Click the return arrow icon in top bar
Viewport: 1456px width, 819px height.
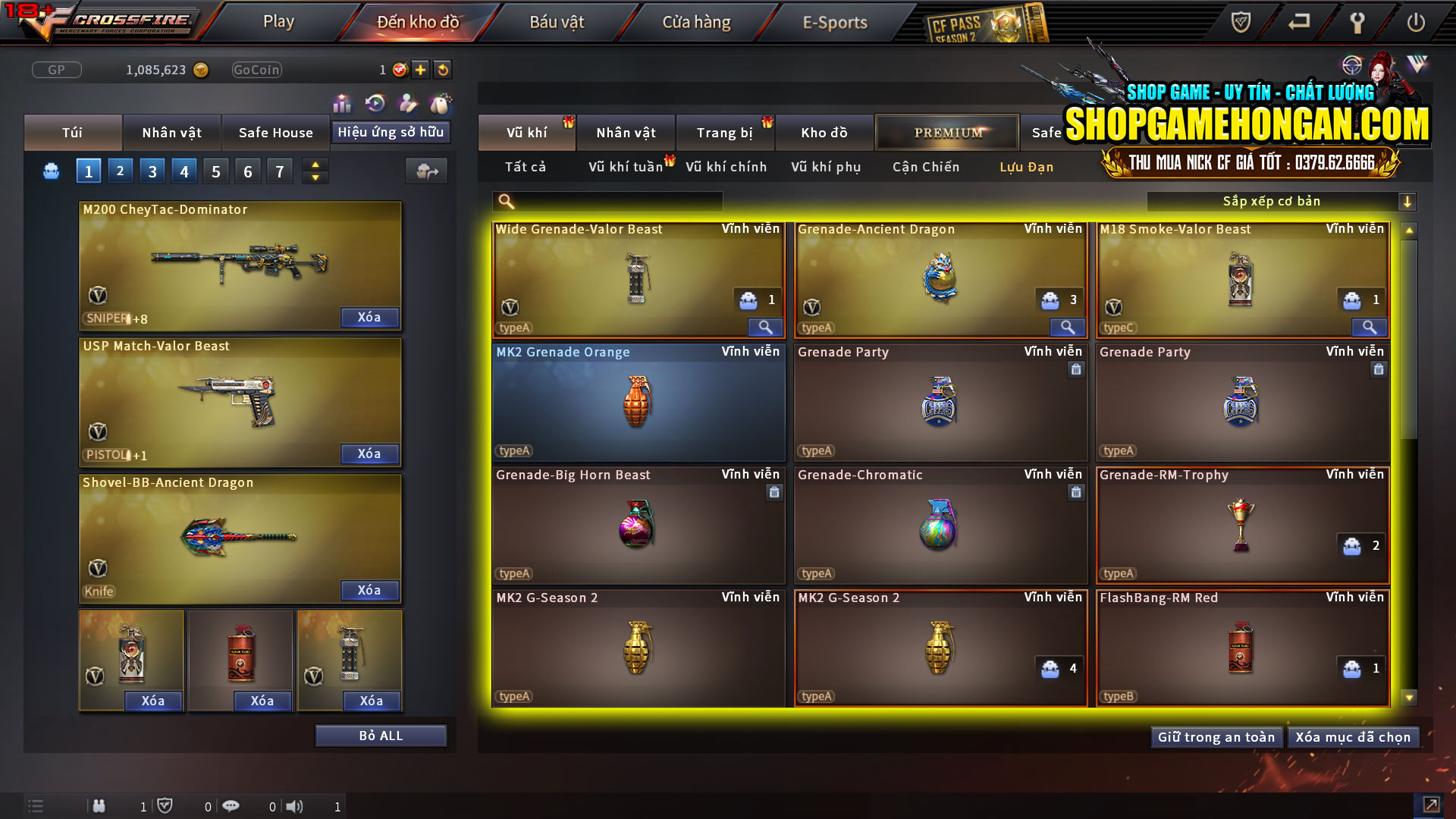click(1298, 23)
